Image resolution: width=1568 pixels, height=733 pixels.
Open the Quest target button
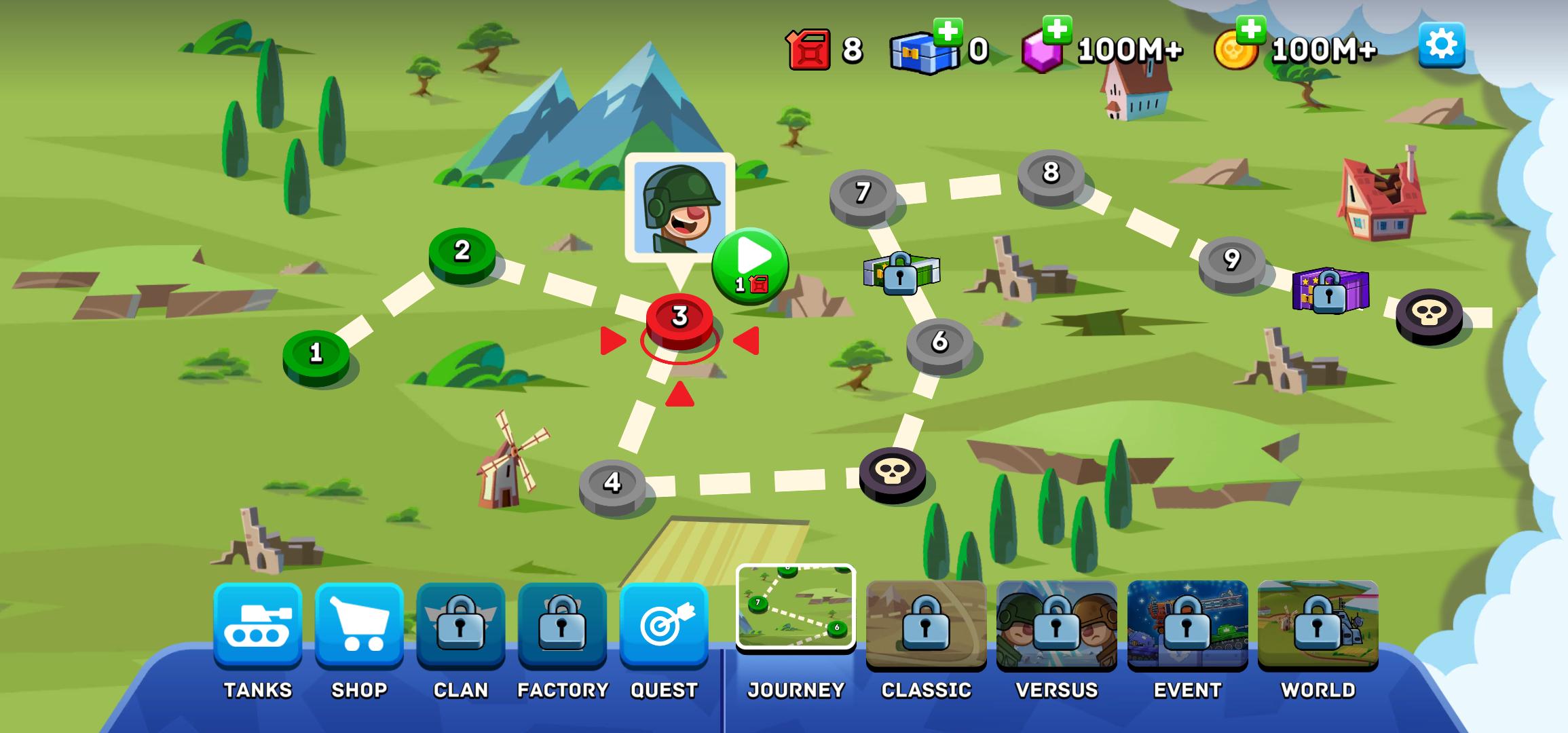(664, 625)
